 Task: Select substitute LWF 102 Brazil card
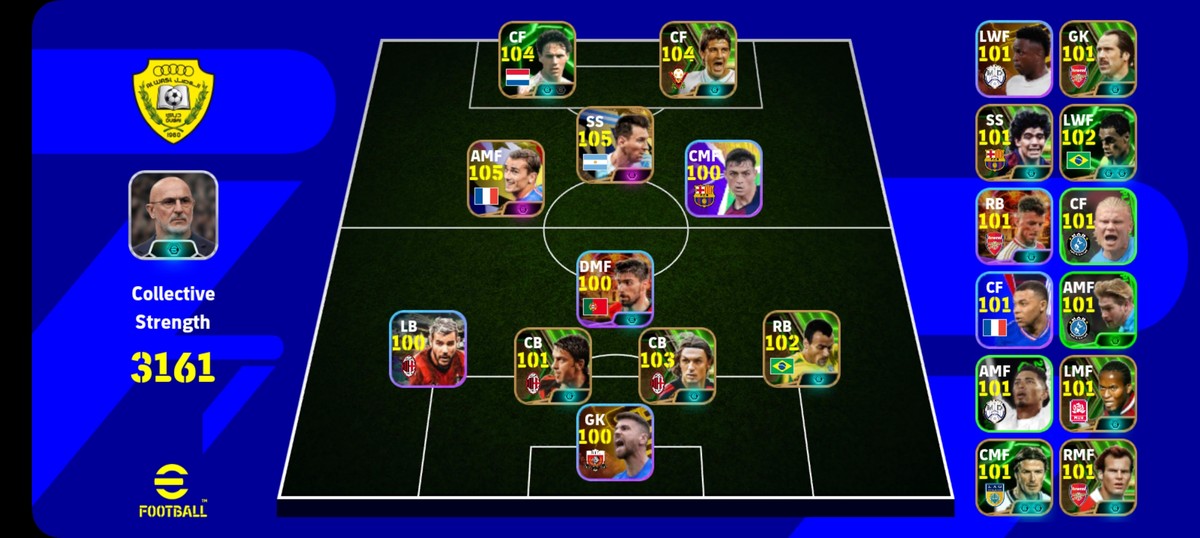(1098, 143)
